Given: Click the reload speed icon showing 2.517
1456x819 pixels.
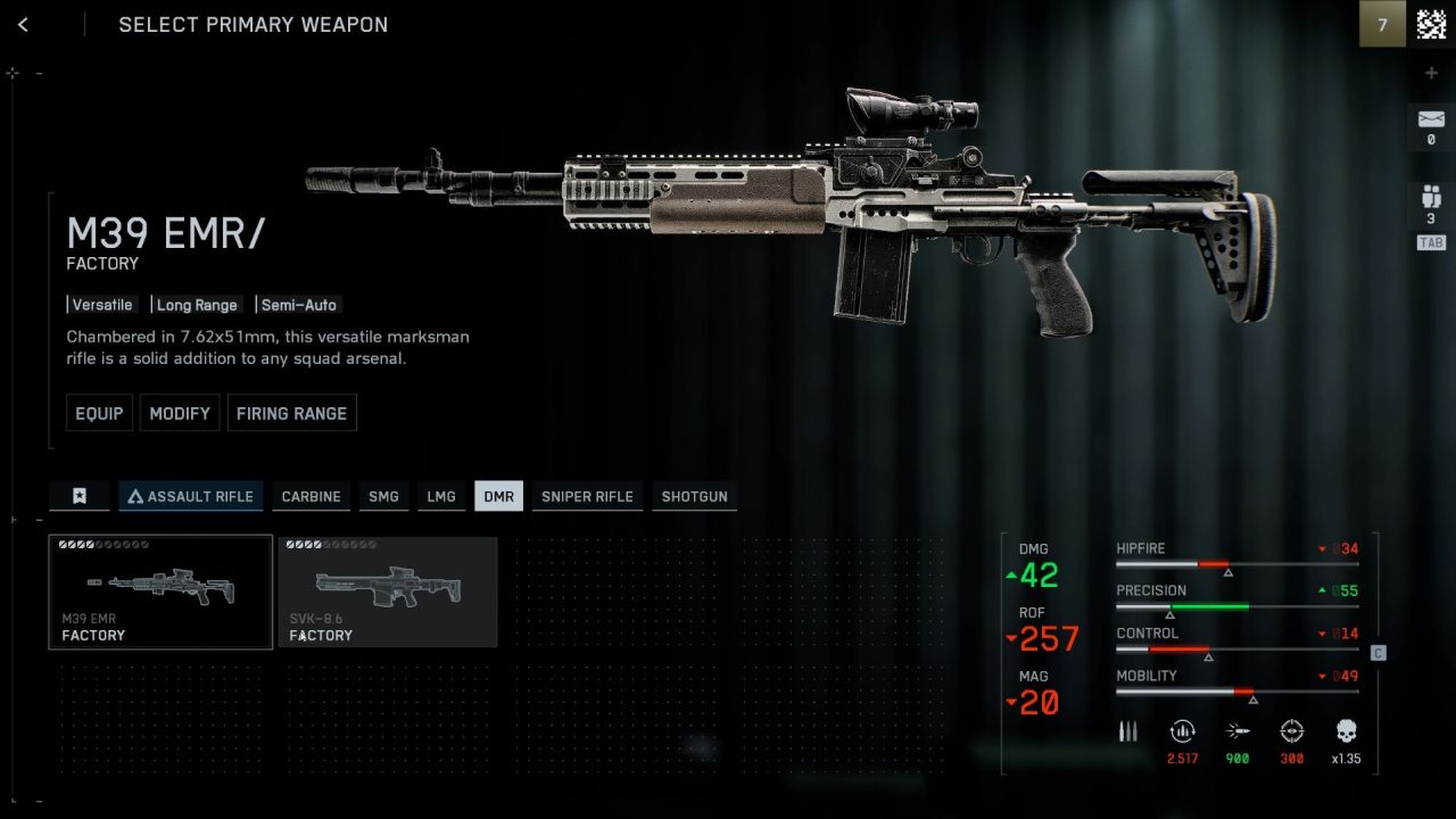Looking at the screenshot, I should [x=1183, y=732].
